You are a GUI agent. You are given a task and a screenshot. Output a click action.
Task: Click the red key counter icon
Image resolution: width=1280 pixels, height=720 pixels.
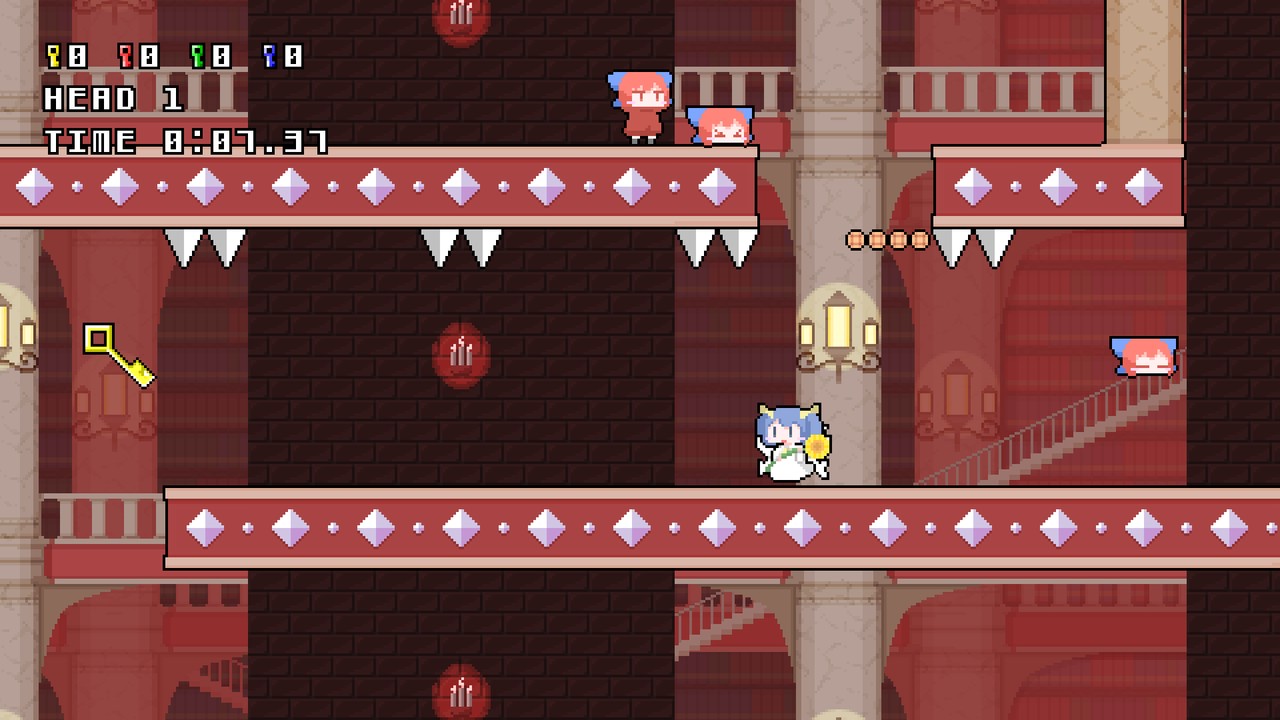[x=124, y=57]
